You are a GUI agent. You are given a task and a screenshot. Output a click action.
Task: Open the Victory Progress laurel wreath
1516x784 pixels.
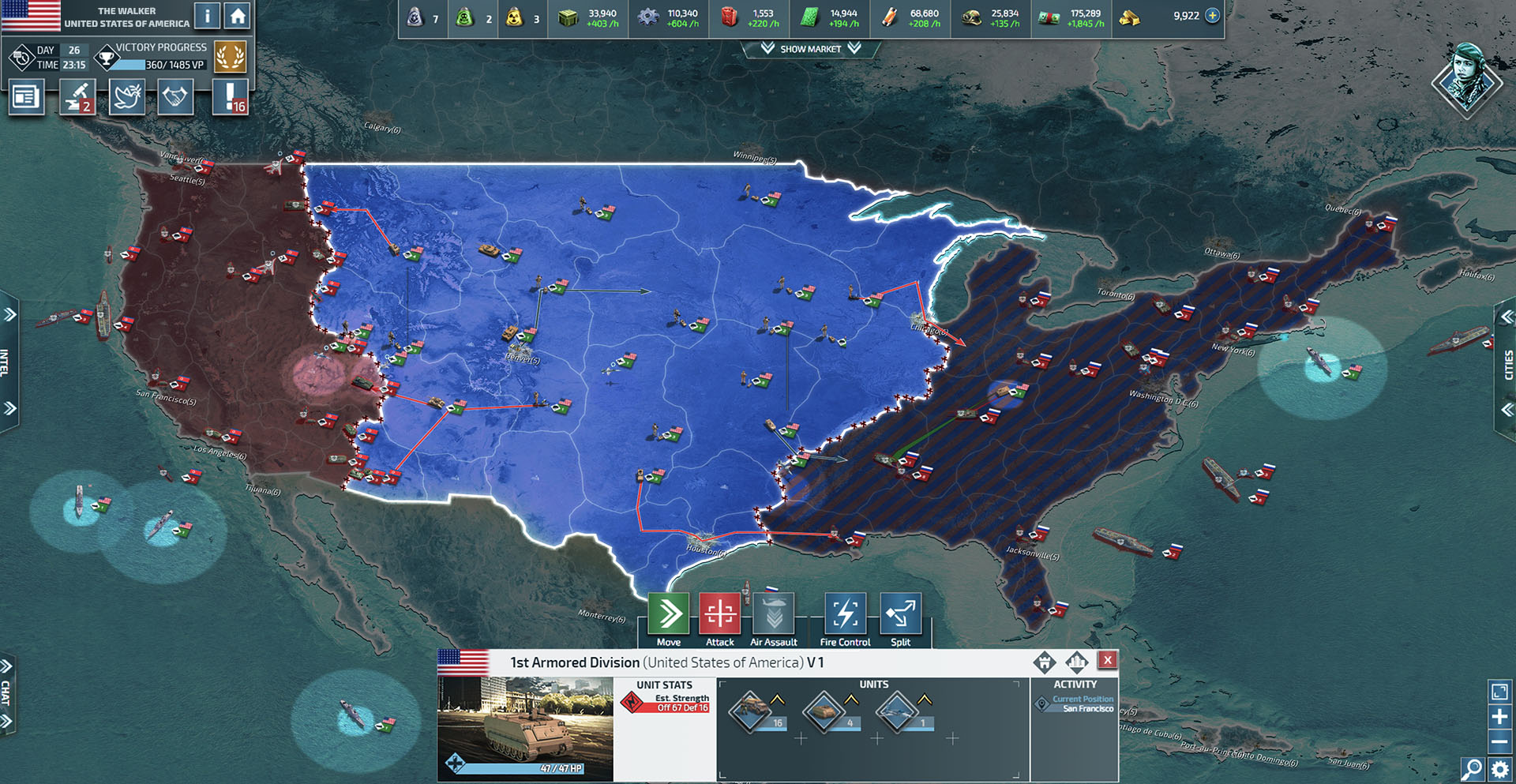(231, 56)
